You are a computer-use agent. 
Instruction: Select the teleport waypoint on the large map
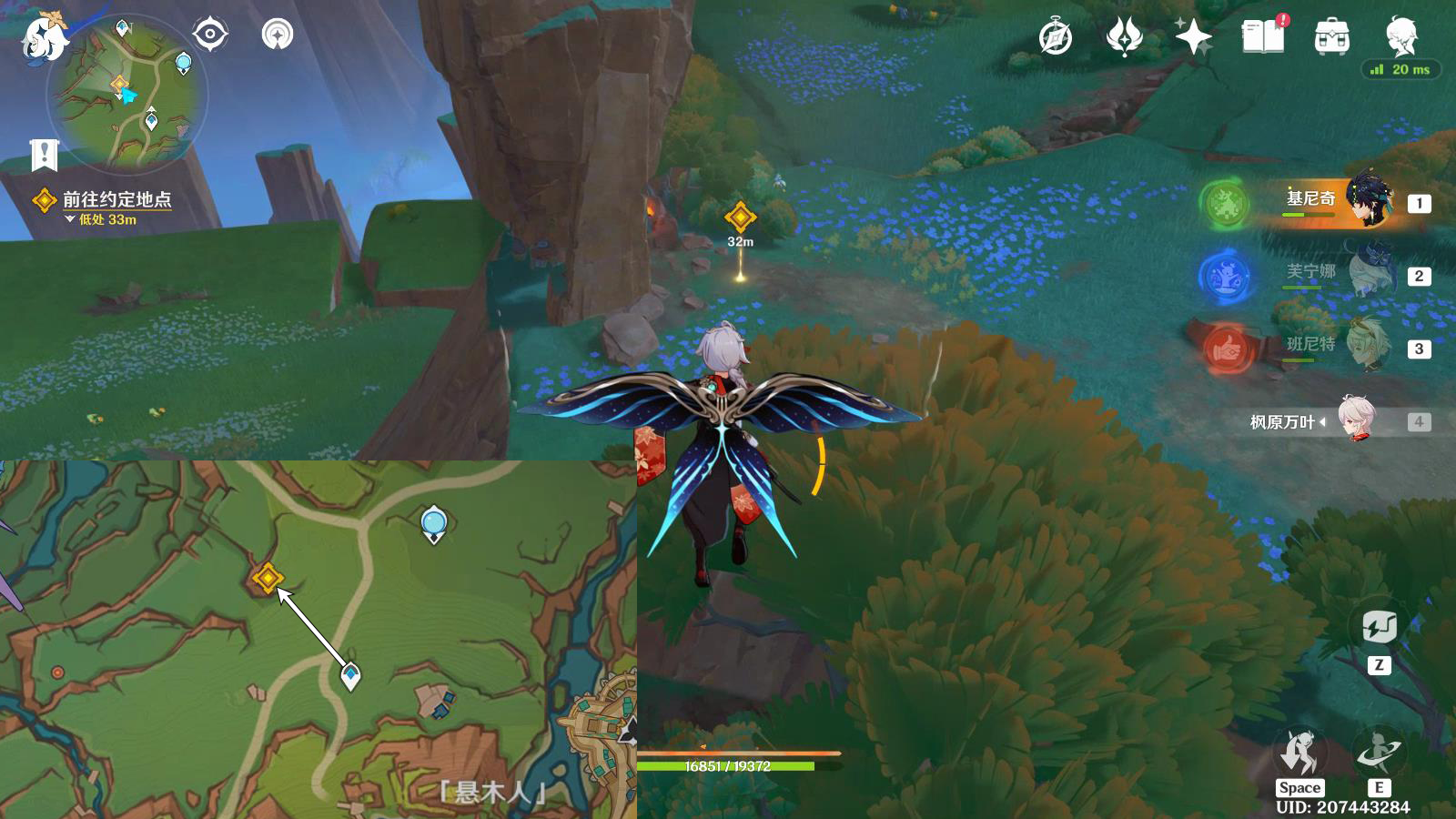434,523
